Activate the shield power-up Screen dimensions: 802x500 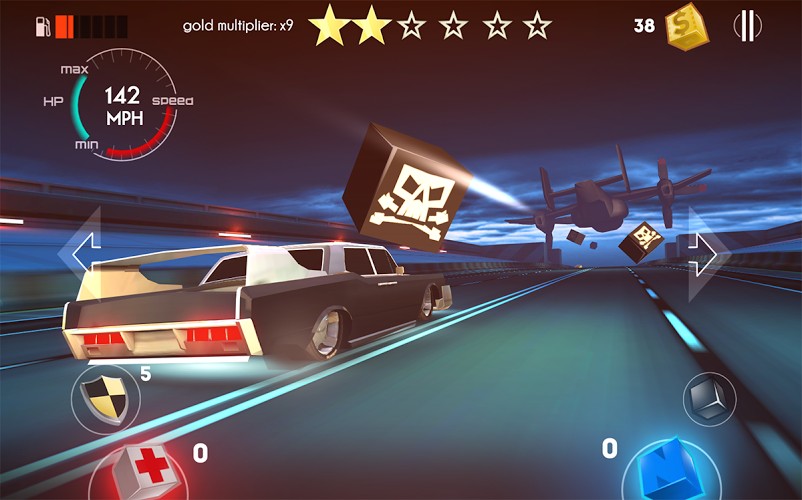click(105, 398)
